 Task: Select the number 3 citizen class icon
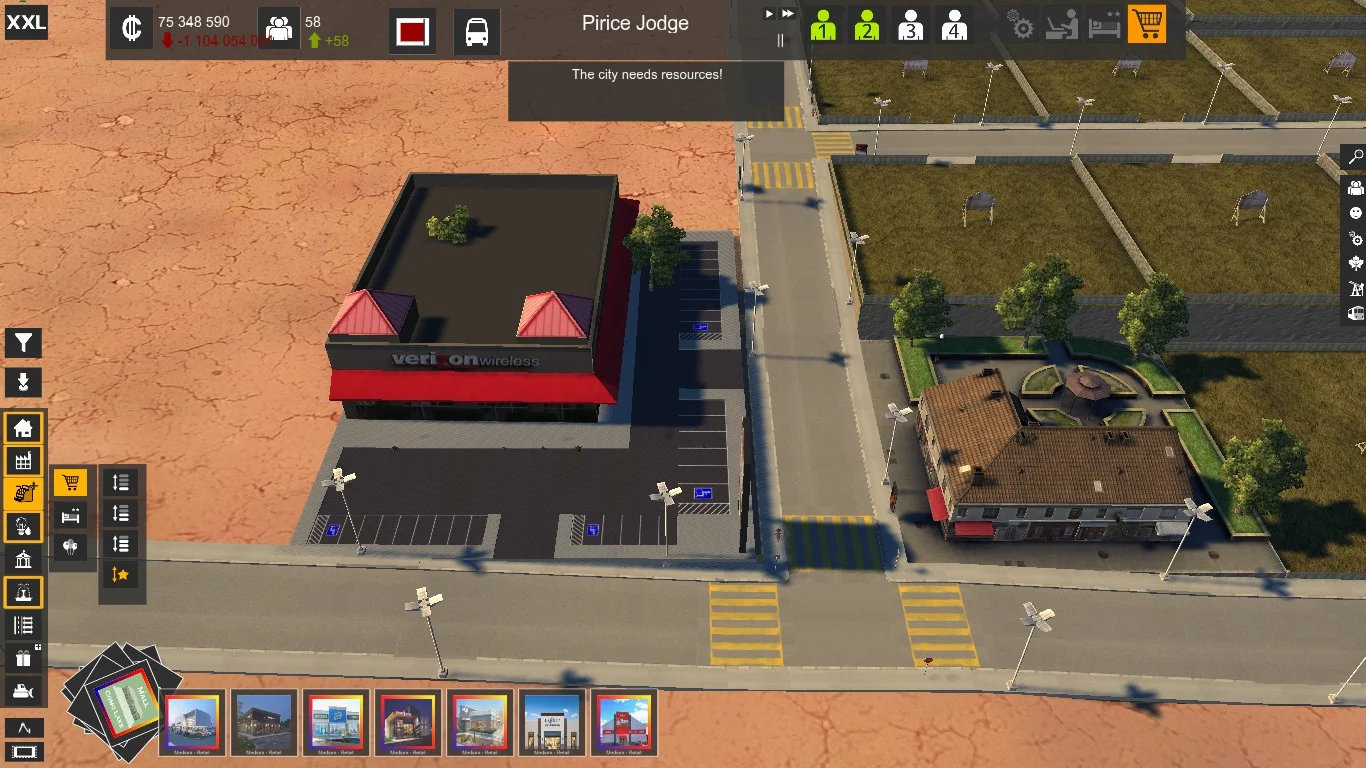point(910,25)
